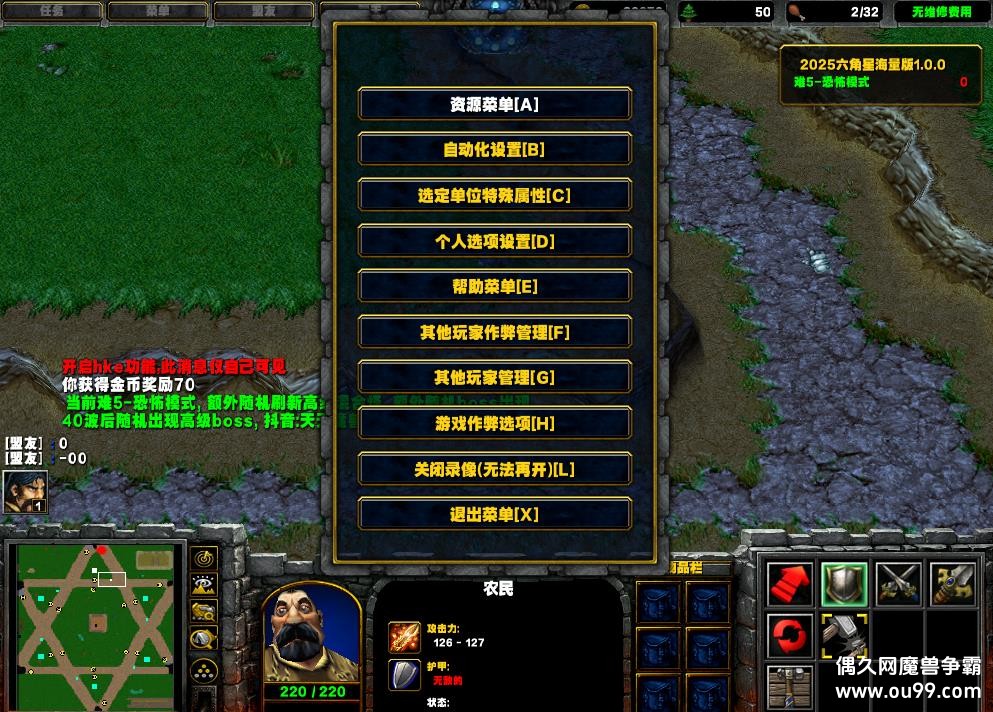Viewport: 993px width, 712px height.
Task: Choose 其他玩家管理[G] player management
Action: pyautogui.click(x=494, y=378)
